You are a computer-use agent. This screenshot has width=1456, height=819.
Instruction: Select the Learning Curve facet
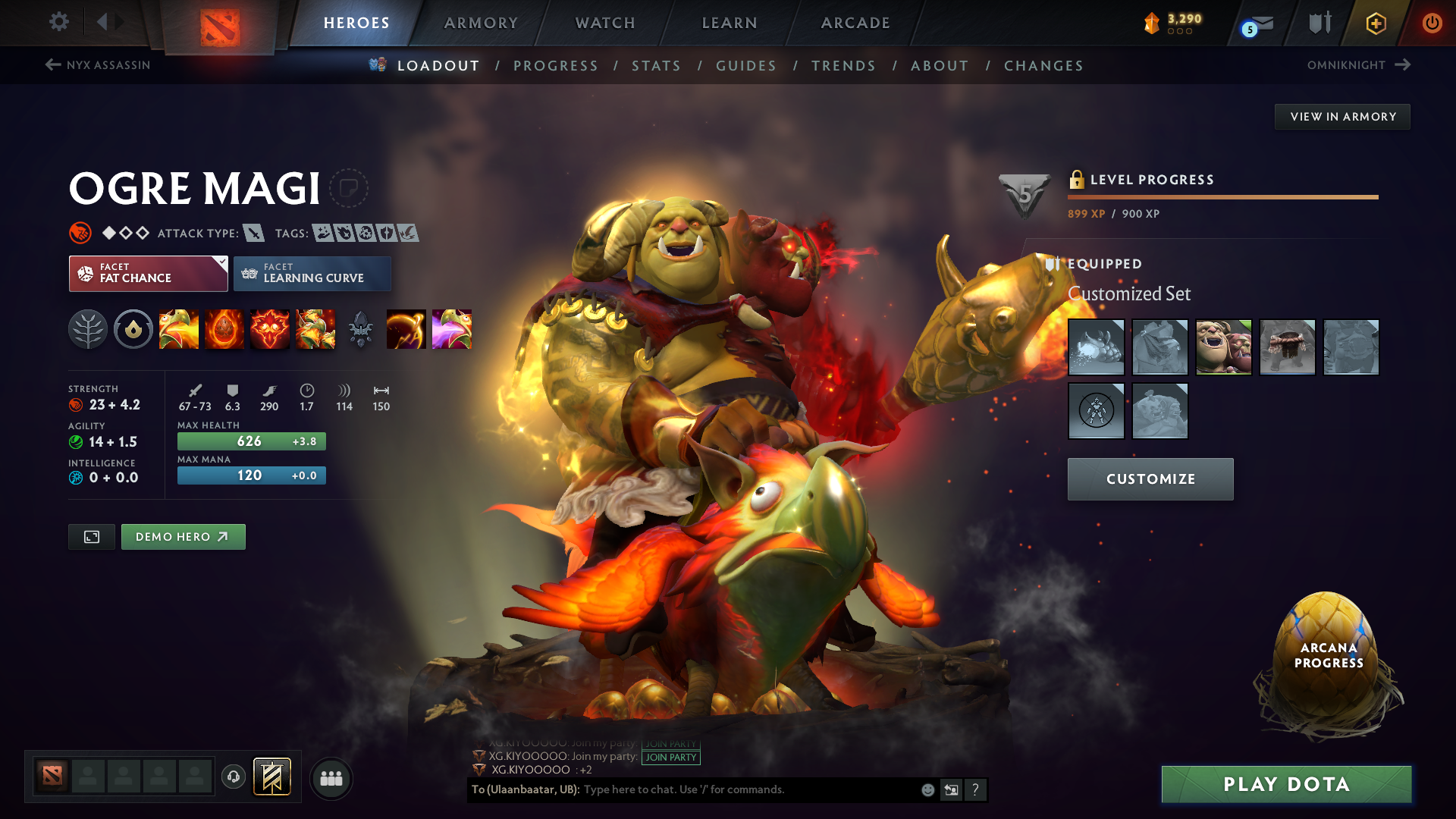(312, 273)
